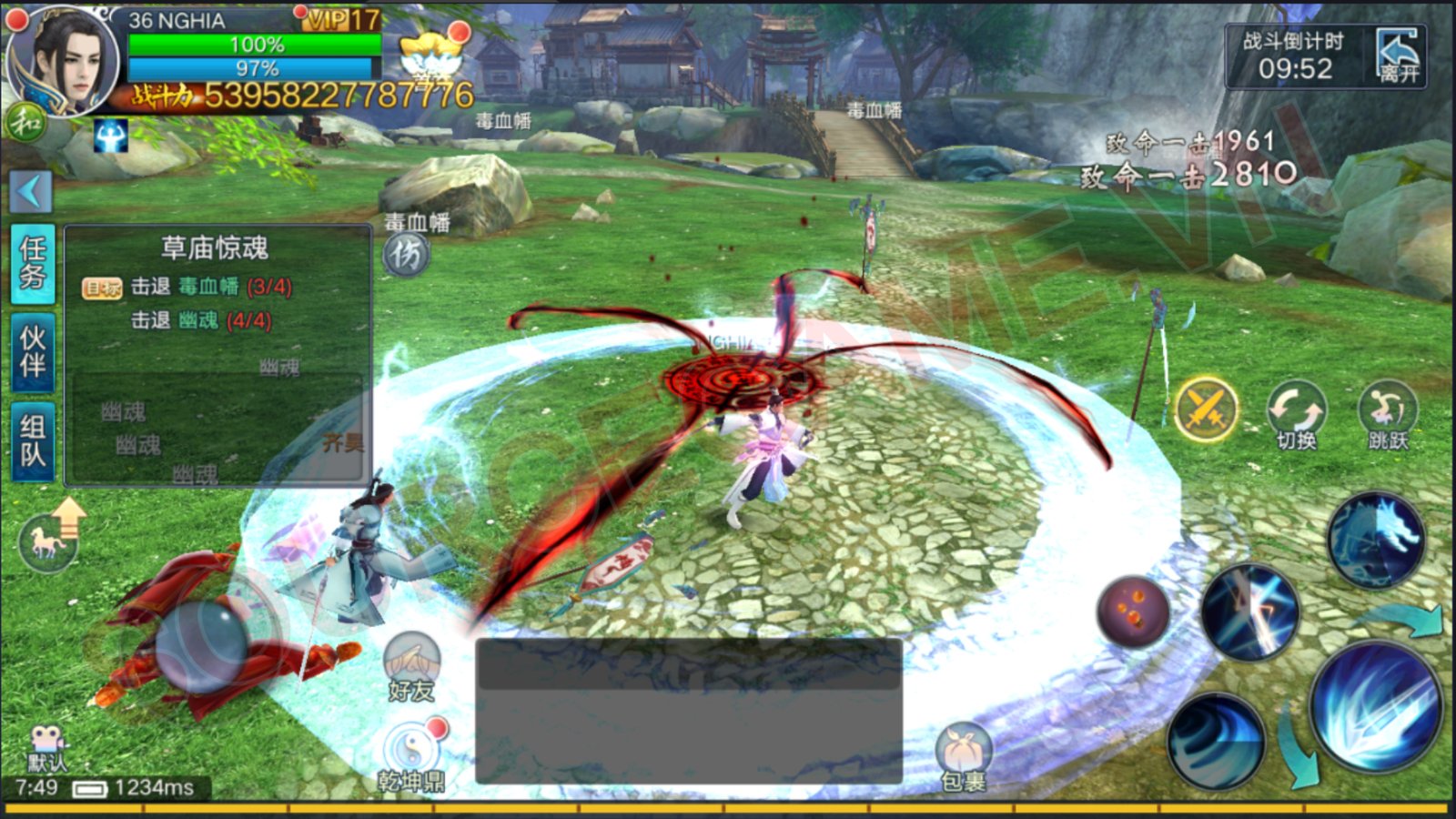Collapse the left panel with the blue arrow

(31, 191)
